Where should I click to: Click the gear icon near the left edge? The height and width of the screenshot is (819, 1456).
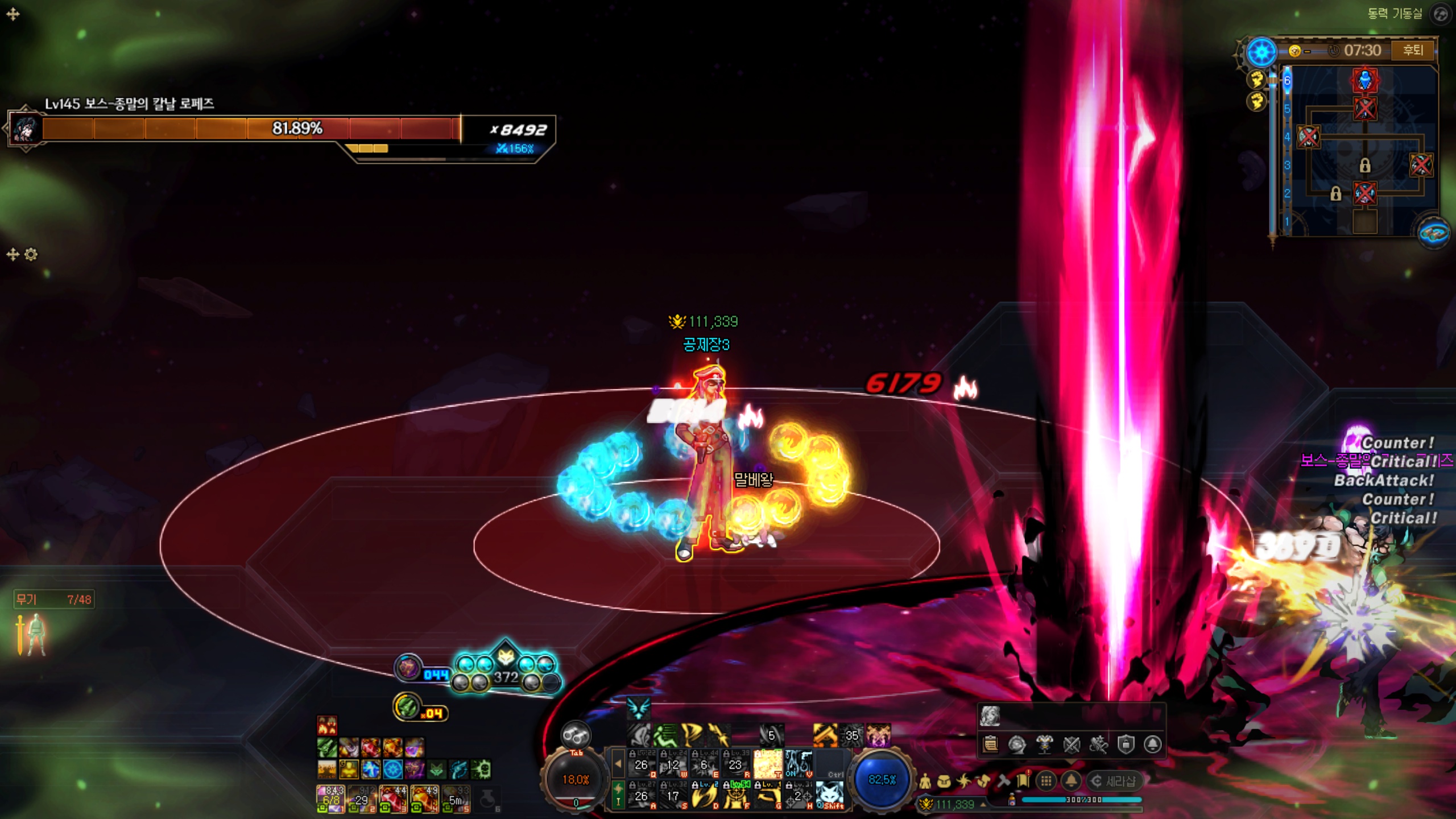31,254
